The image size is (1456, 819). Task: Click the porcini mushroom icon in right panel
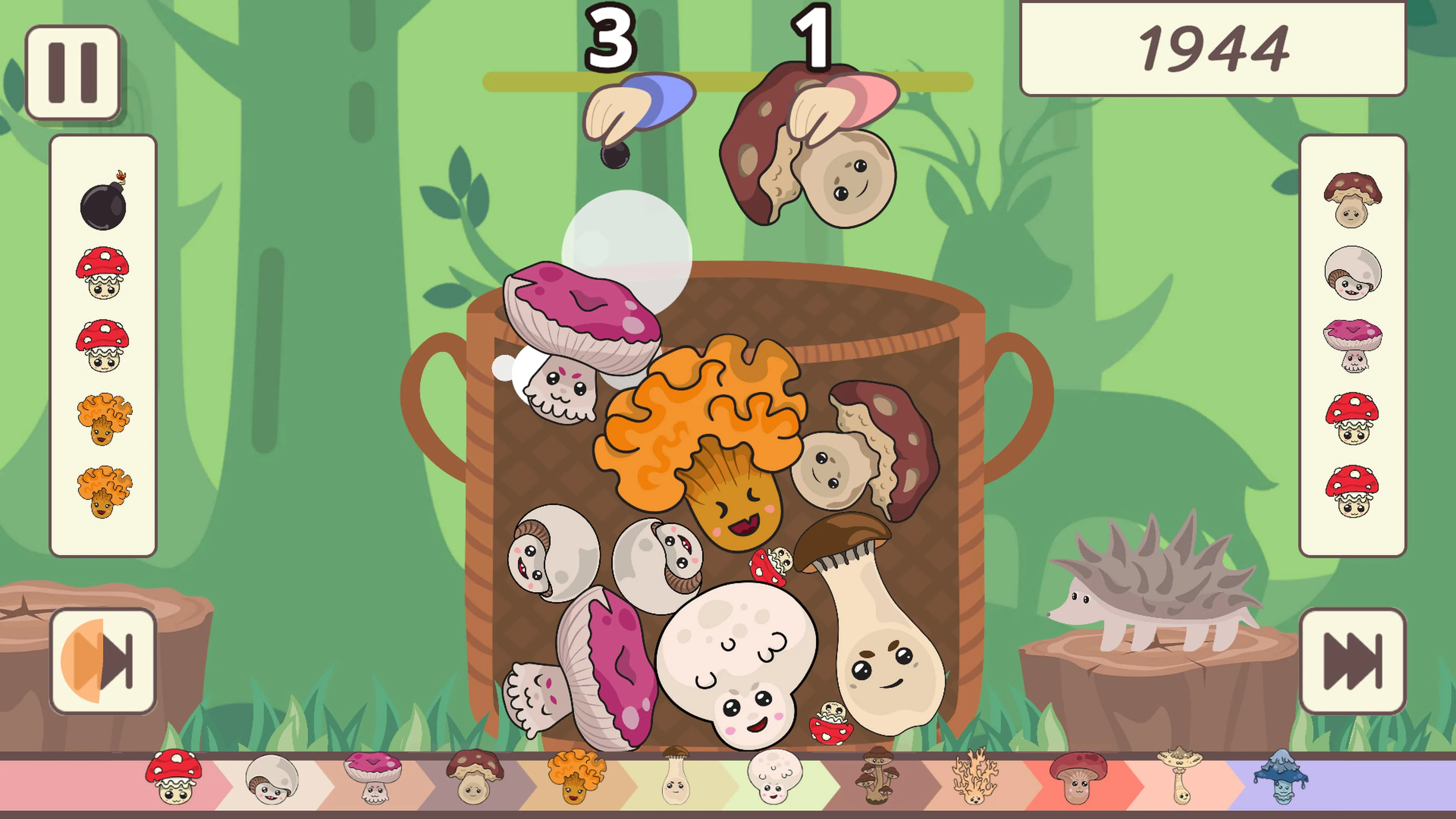click(x=1352, y=201)
